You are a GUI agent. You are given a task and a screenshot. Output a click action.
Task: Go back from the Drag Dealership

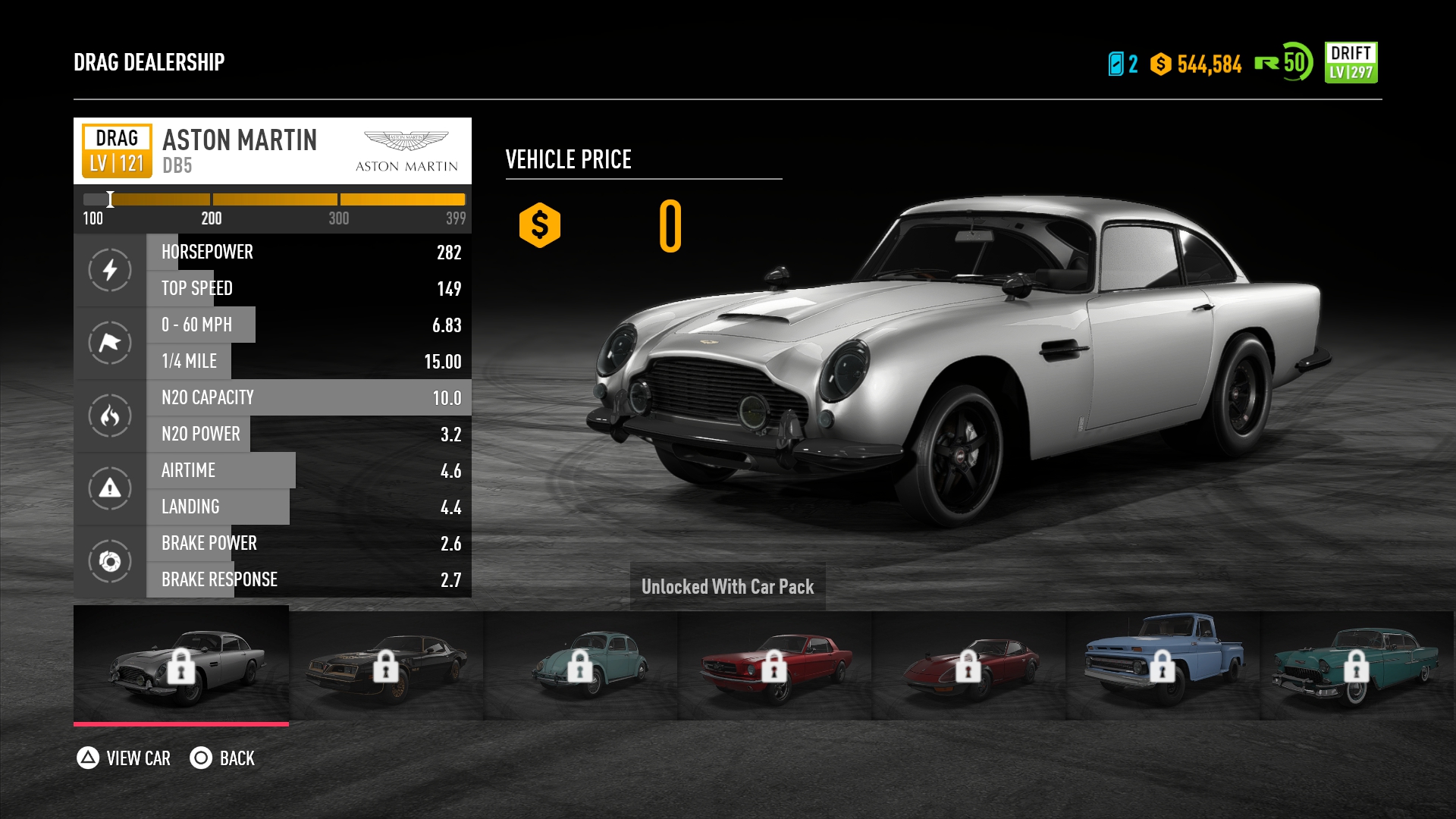point(222,758)
